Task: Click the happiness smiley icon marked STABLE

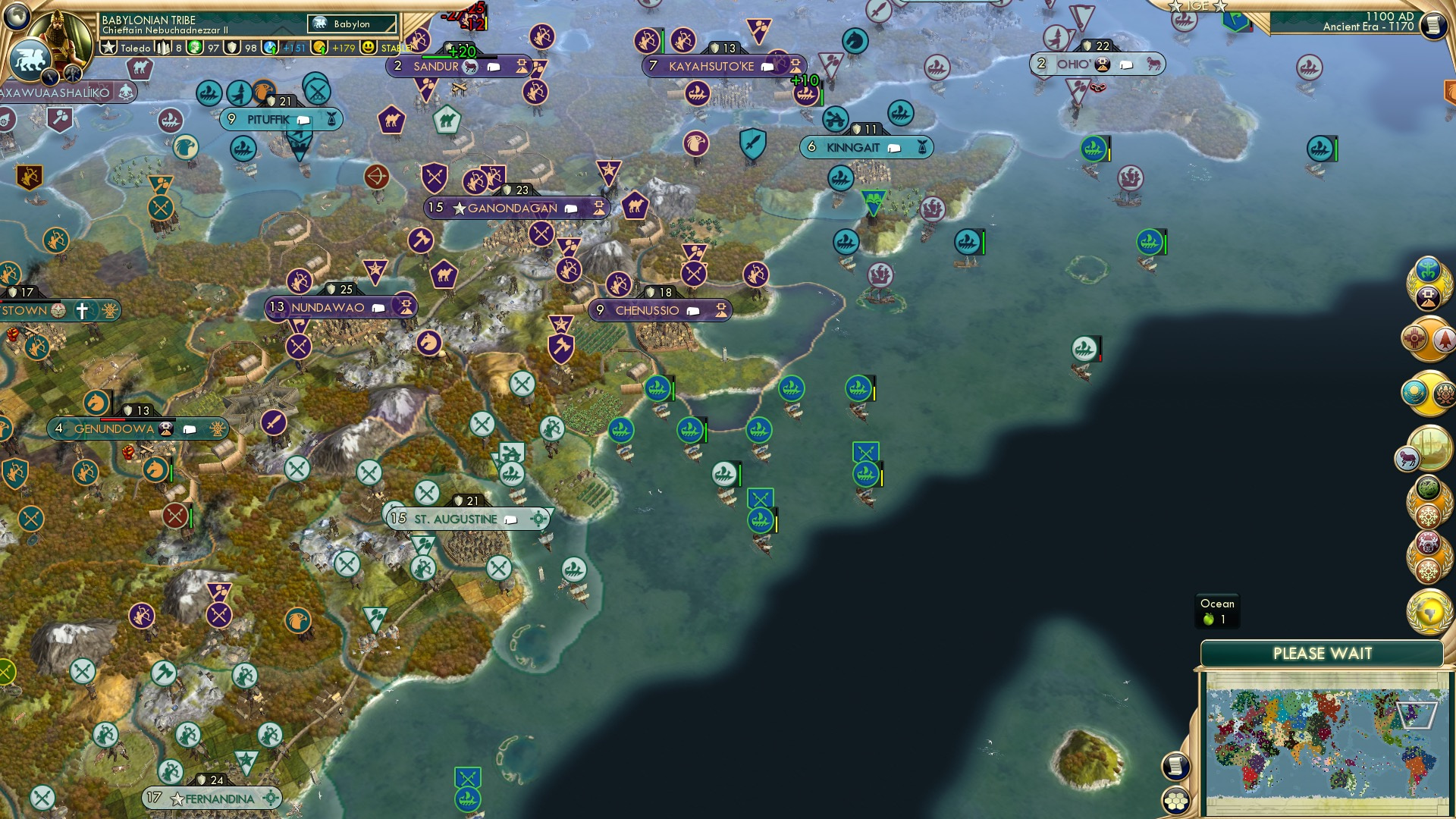Action: (x=369, y=48)
